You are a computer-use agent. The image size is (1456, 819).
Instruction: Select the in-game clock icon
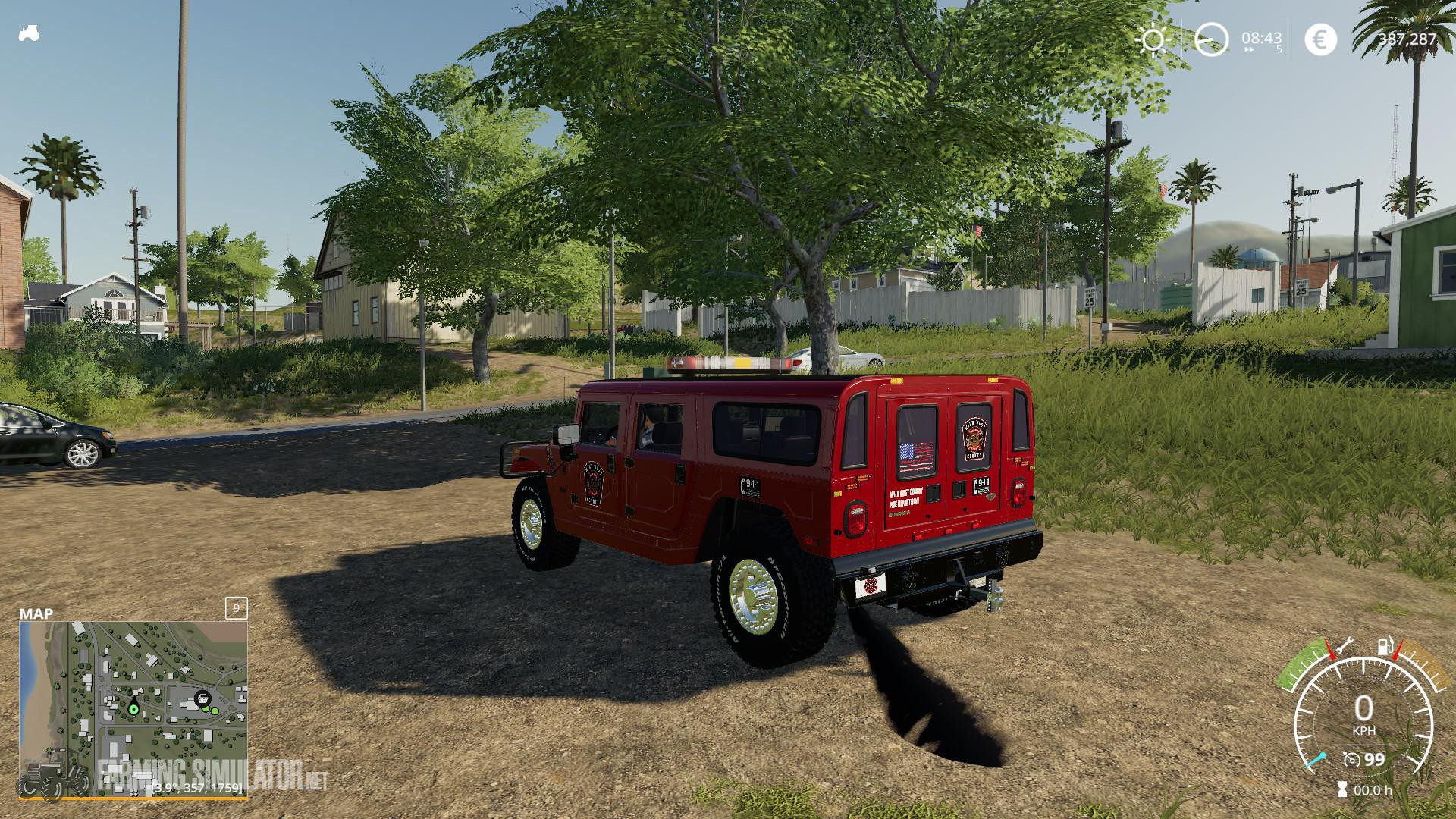click(x=1211, y=39)
